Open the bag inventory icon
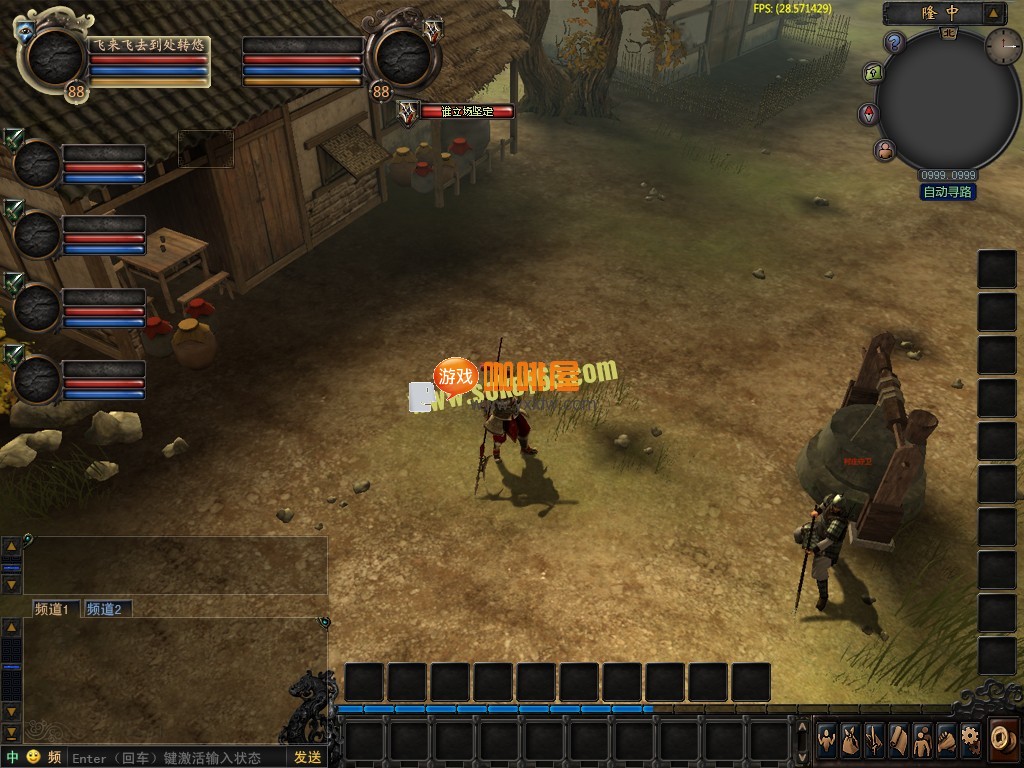 (851, 740)
